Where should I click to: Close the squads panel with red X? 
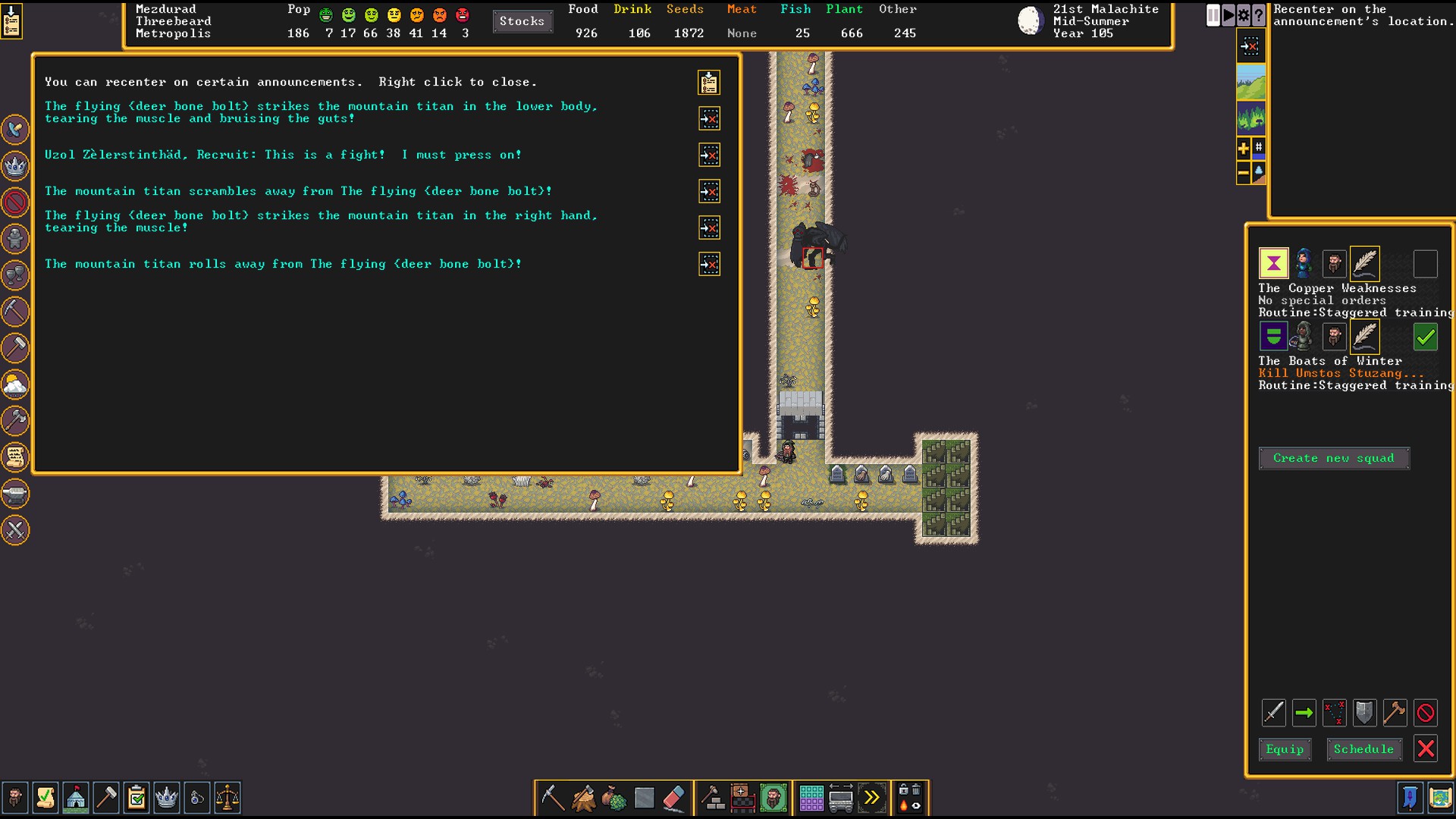point(1426,749)
